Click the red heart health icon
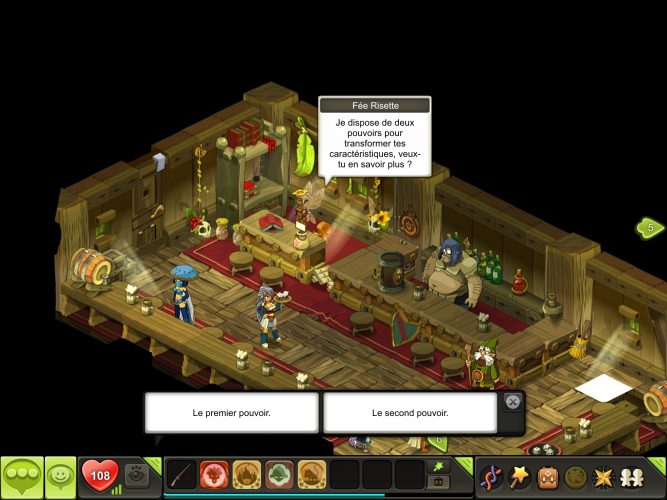This screenshot has width=667, height=500. point(100,475)
